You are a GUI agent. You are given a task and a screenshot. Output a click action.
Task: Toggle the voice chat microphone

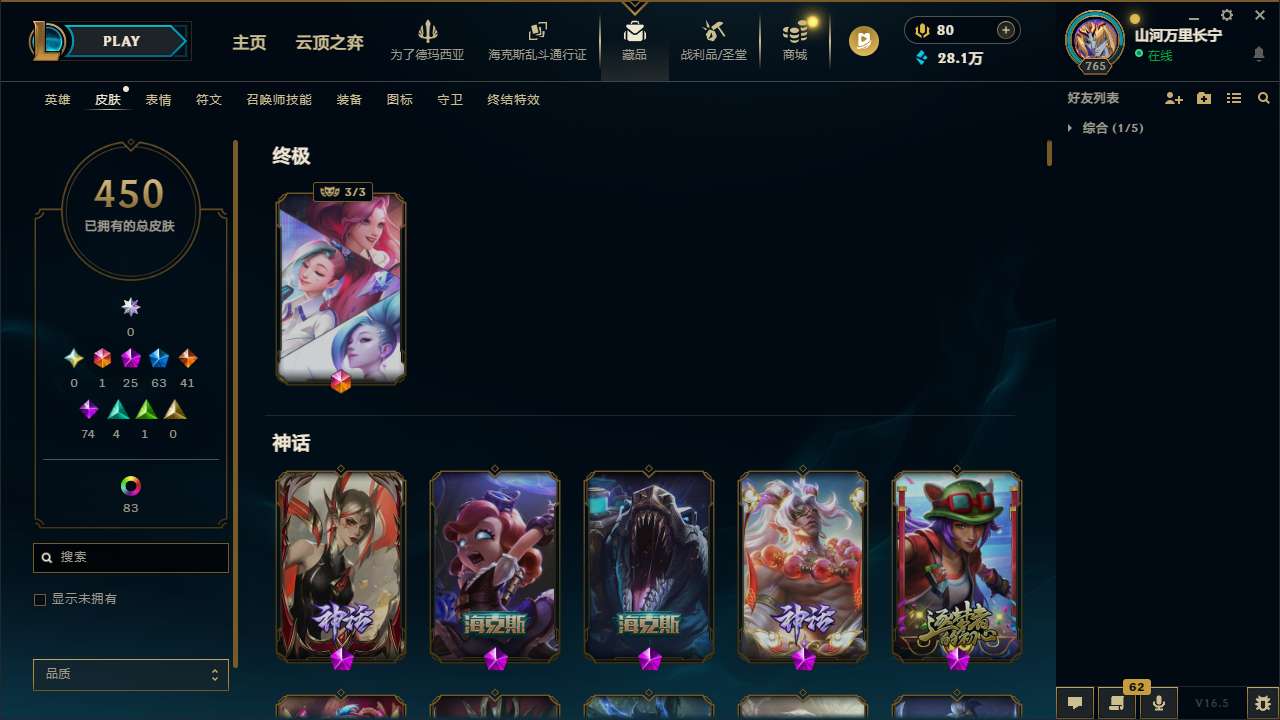point(1159,703)
